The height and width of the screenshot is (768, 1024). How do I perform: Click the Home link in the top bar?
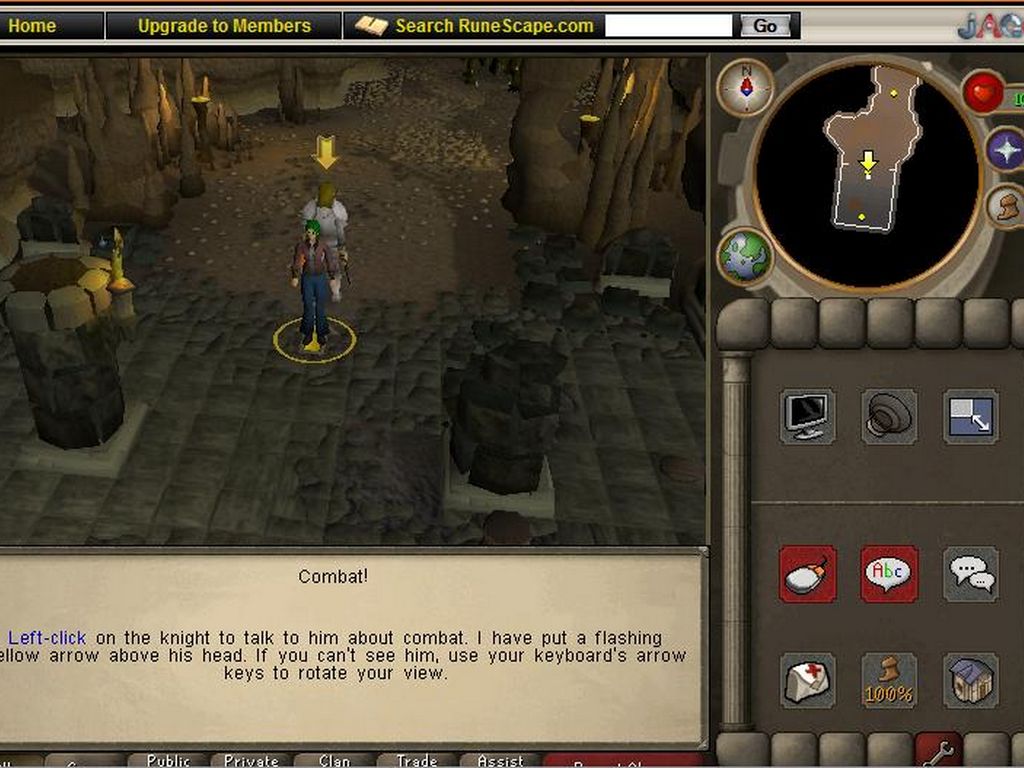click(x=32, y=26)
